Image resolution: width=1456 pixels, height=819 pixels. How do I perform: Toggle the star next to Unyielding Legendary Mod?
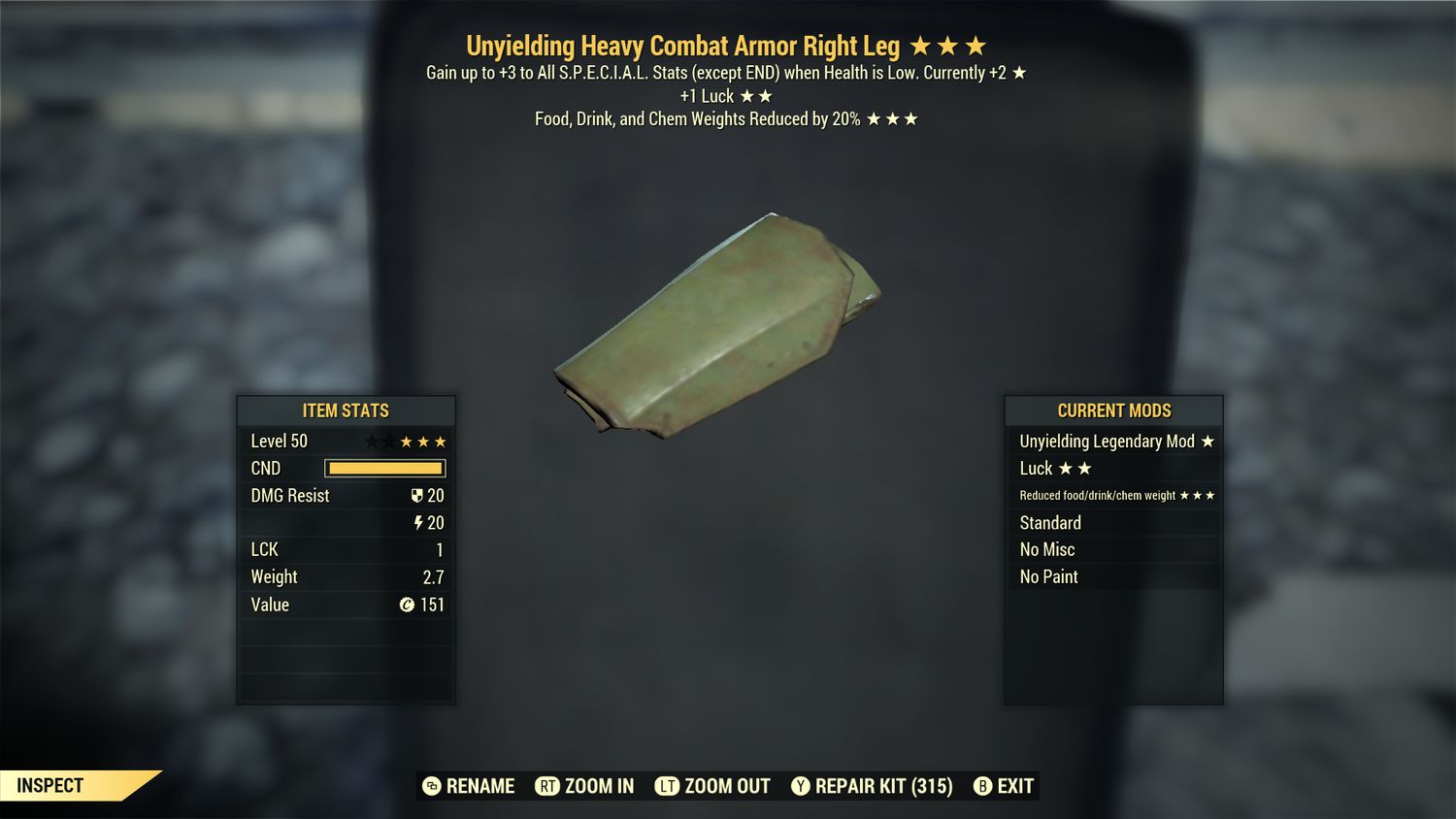point(1208,441)
